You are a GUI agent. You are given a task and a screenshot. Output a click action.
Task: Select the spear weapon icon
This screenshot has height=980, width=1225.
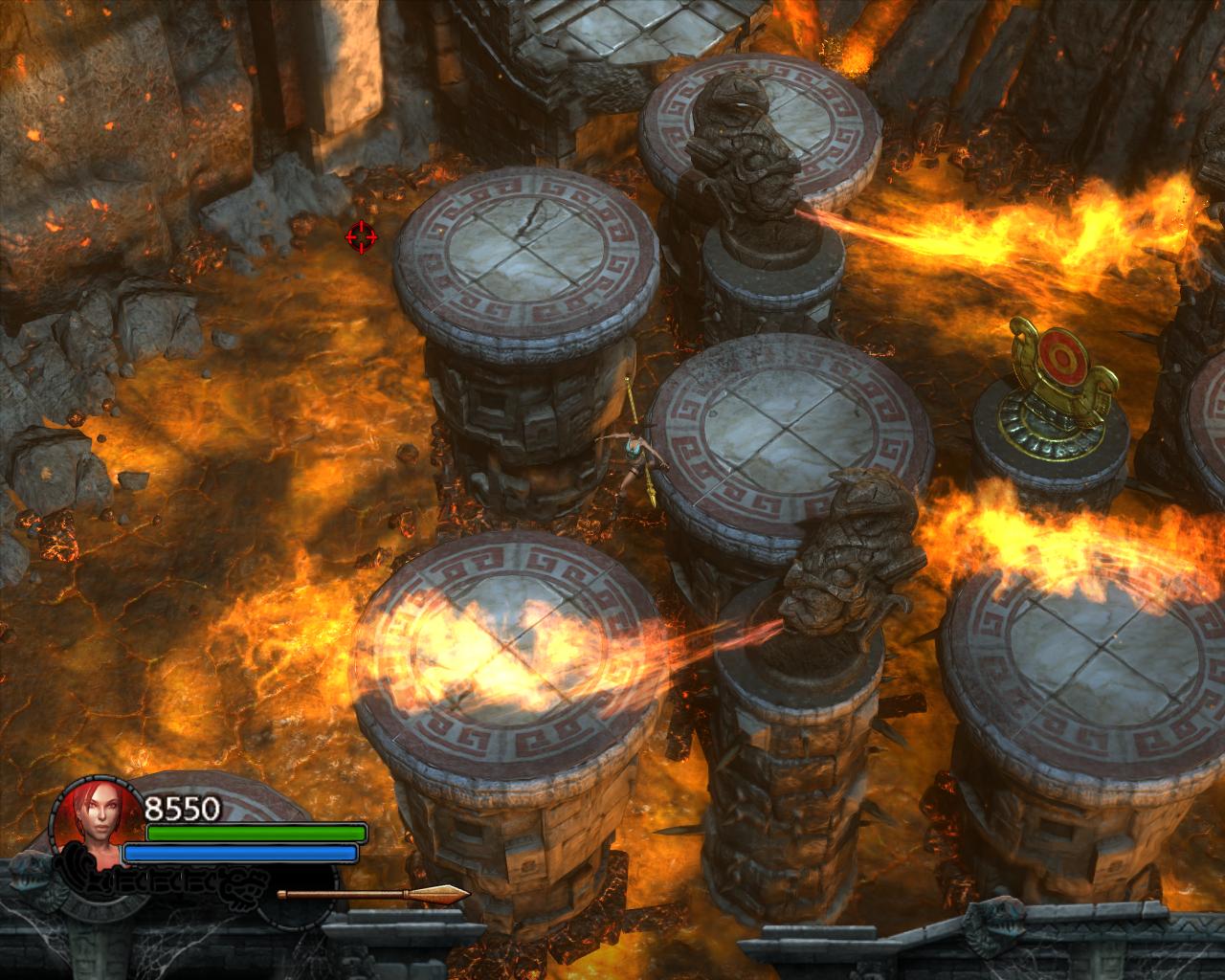(373, 895)
